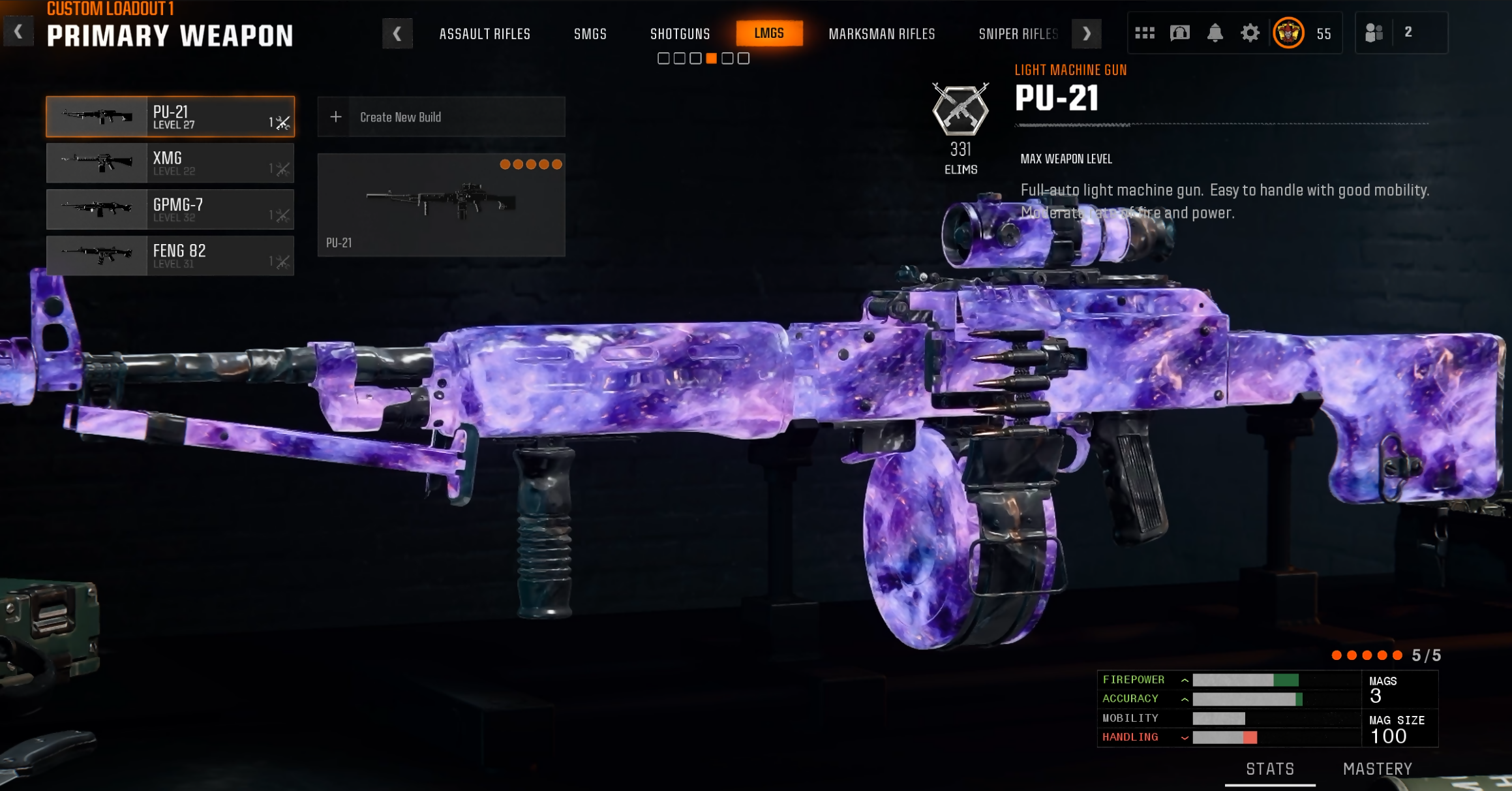Switch to Sniper Rifles tab
1512x791 pixels.
(1018, 34)
